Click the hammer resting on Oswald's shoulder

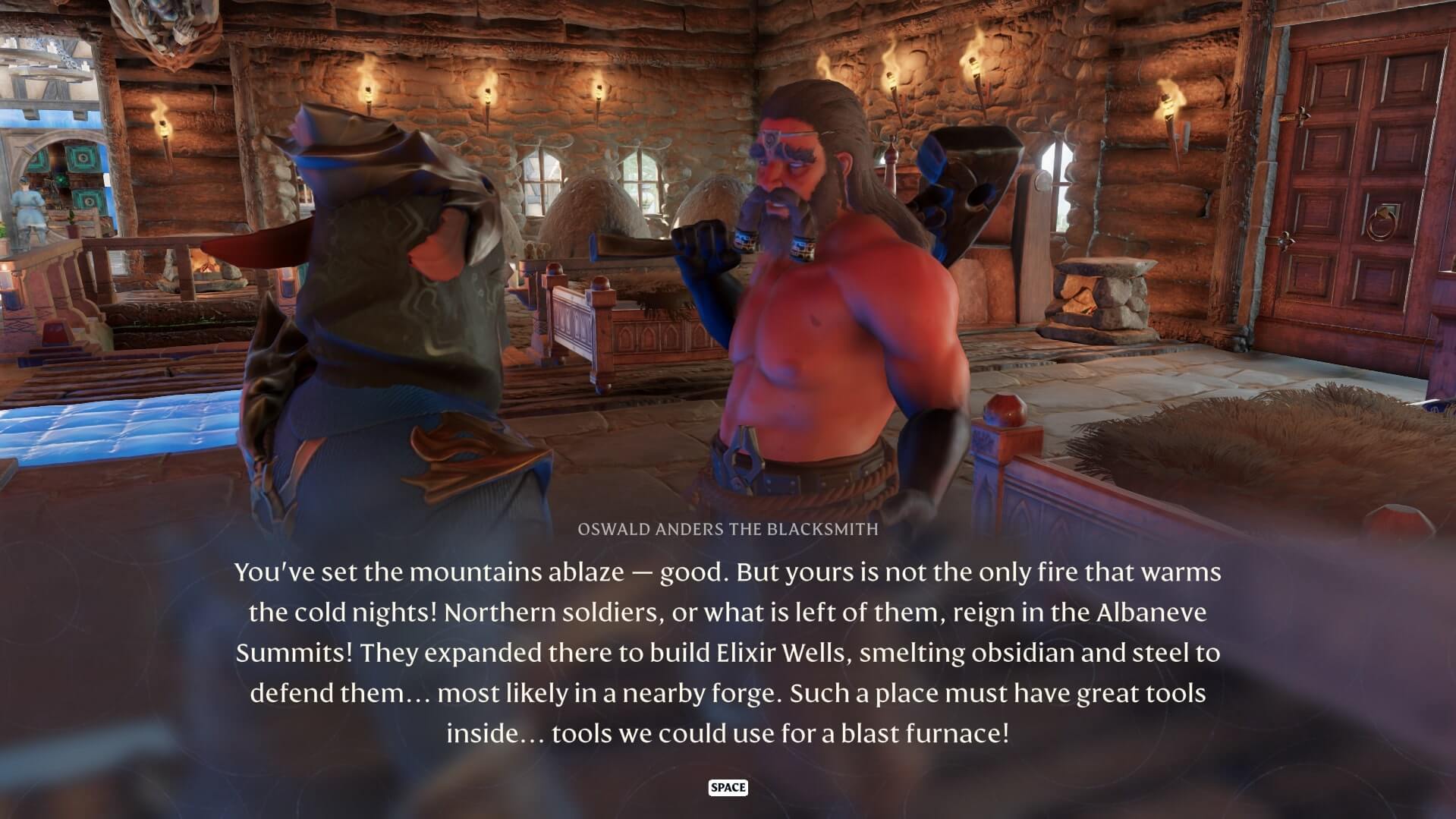click(971, 190)
